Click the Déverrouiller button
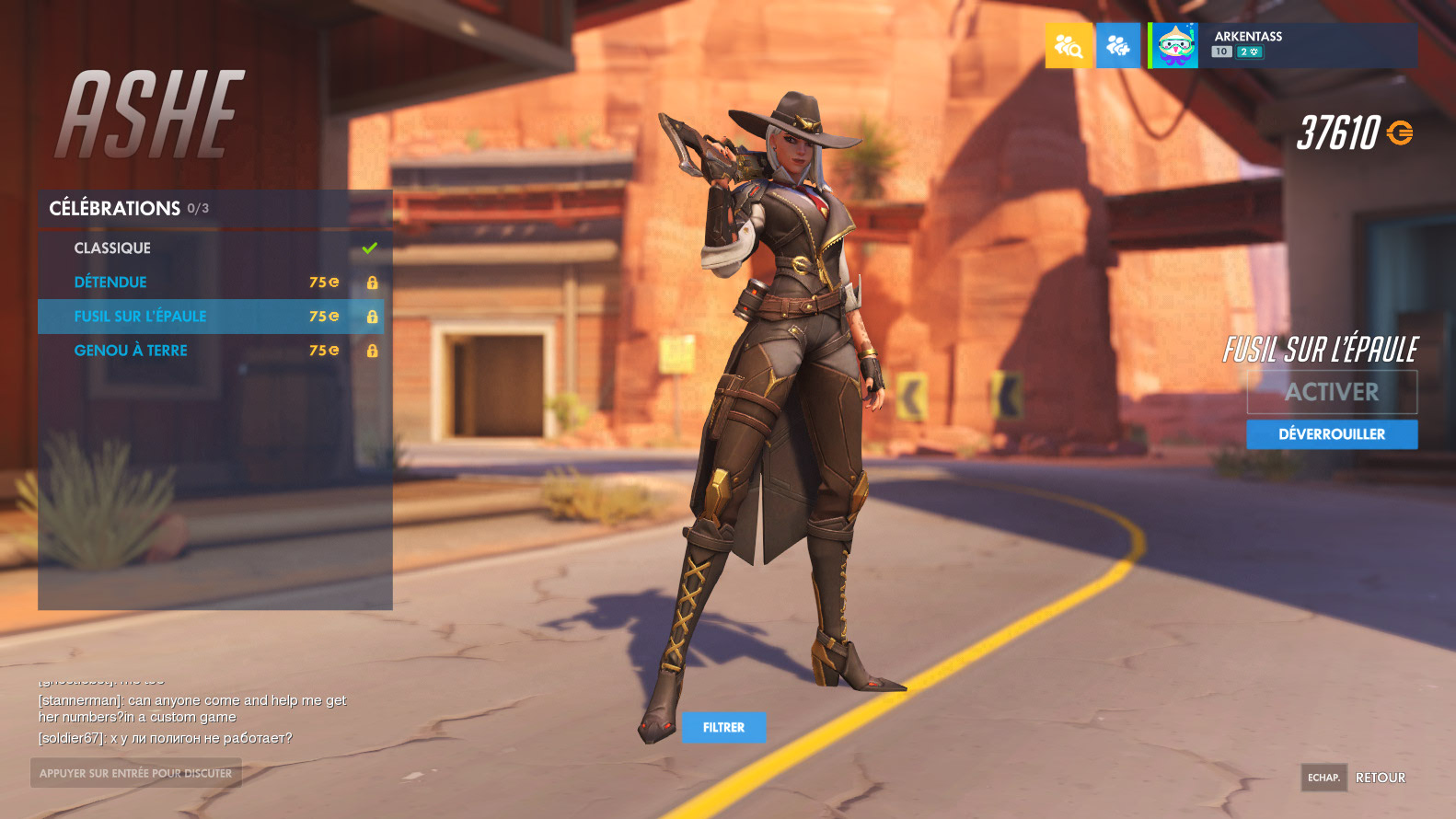Screen dimensions: 1456x819 (1331, 434)
